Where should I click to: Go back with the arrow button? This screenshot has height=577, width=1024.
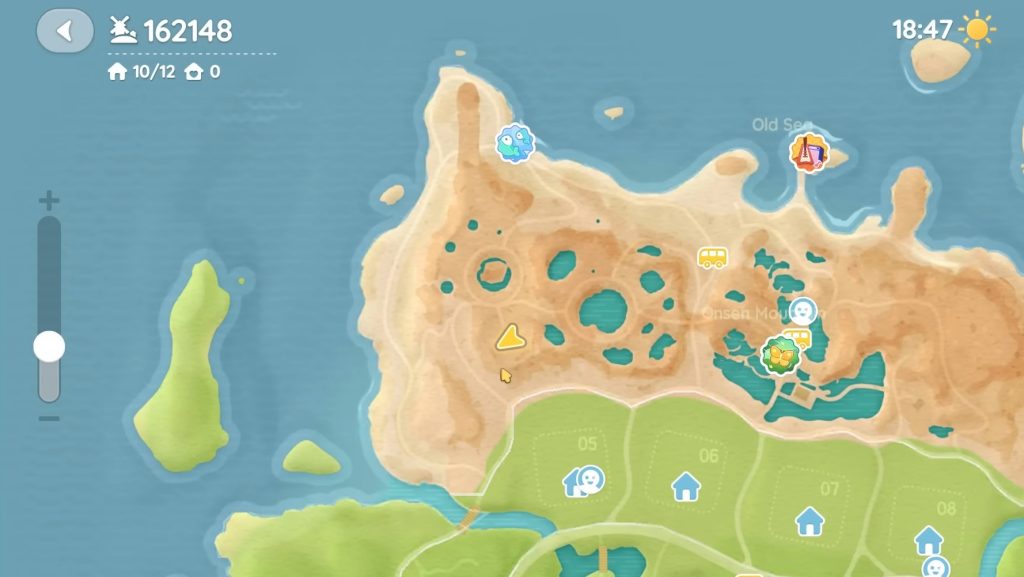click(x=65, y=30)
